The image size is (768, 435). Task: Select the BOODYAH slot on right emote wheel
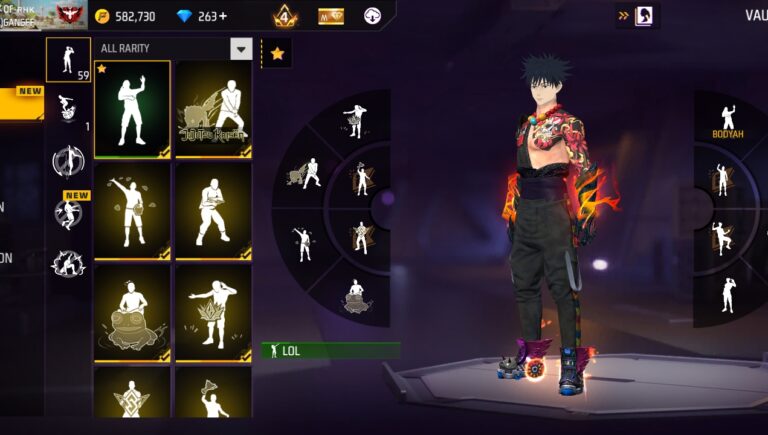pos(728,120)
